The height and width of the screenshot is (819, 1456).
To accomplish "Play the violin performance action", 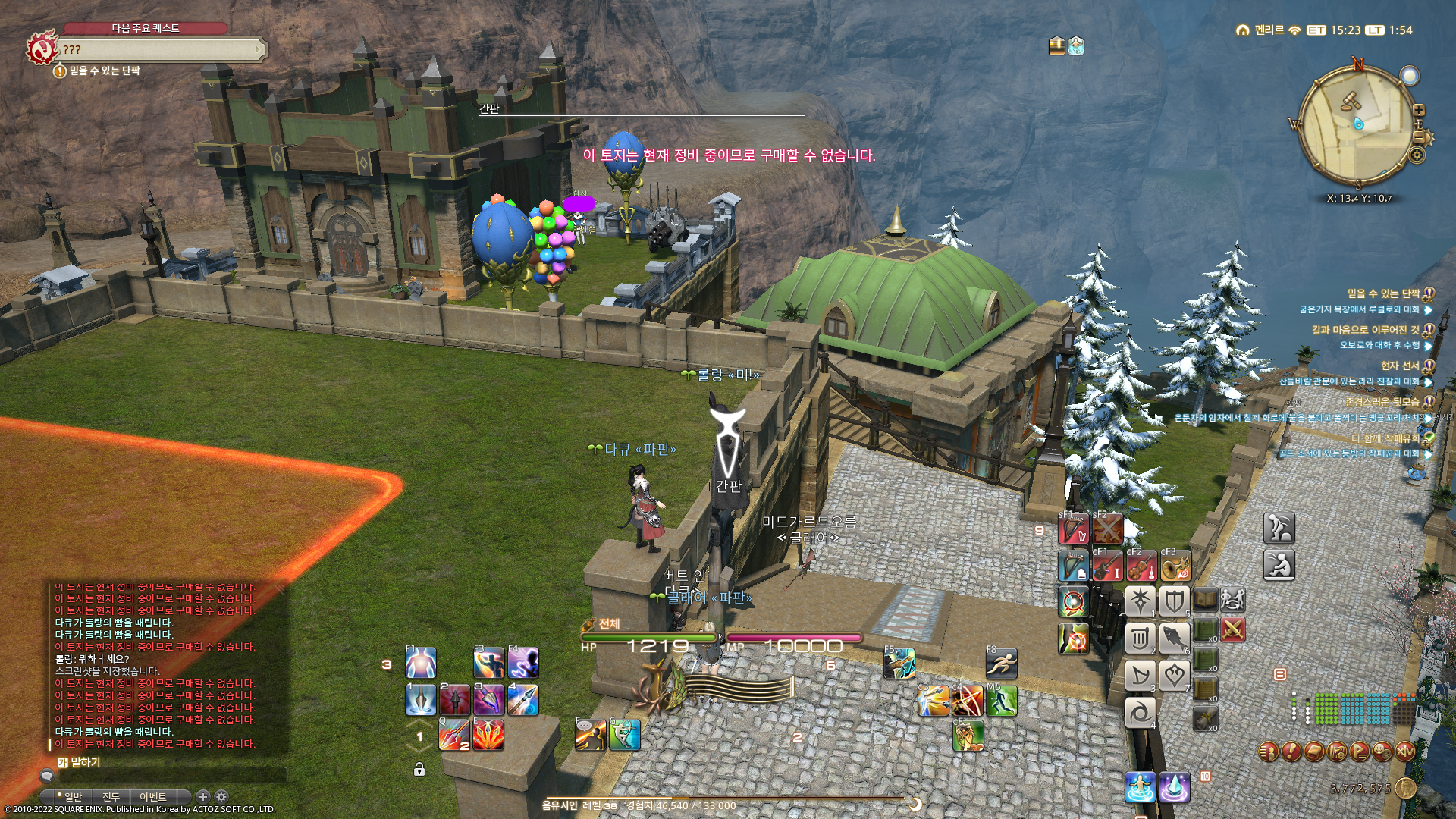I will (1141, 567).
